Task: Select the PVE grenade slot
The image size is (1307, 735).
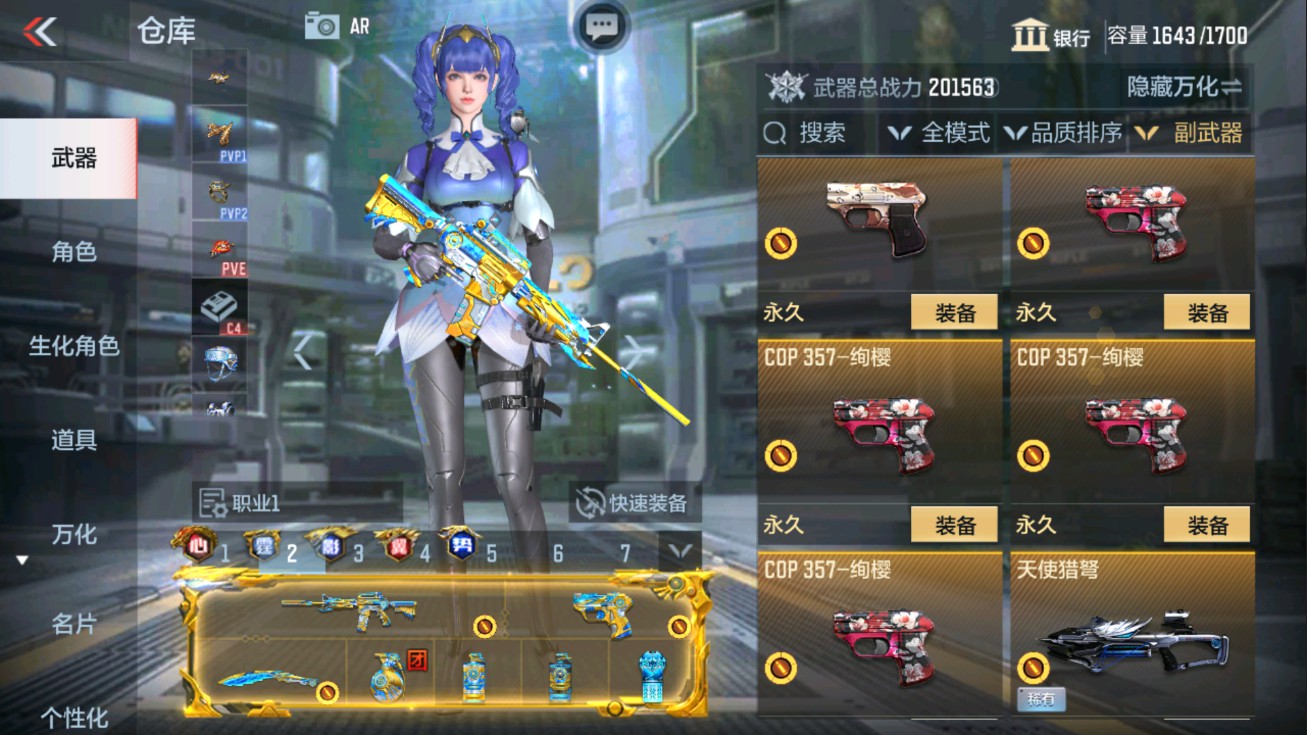Action: 219,247
